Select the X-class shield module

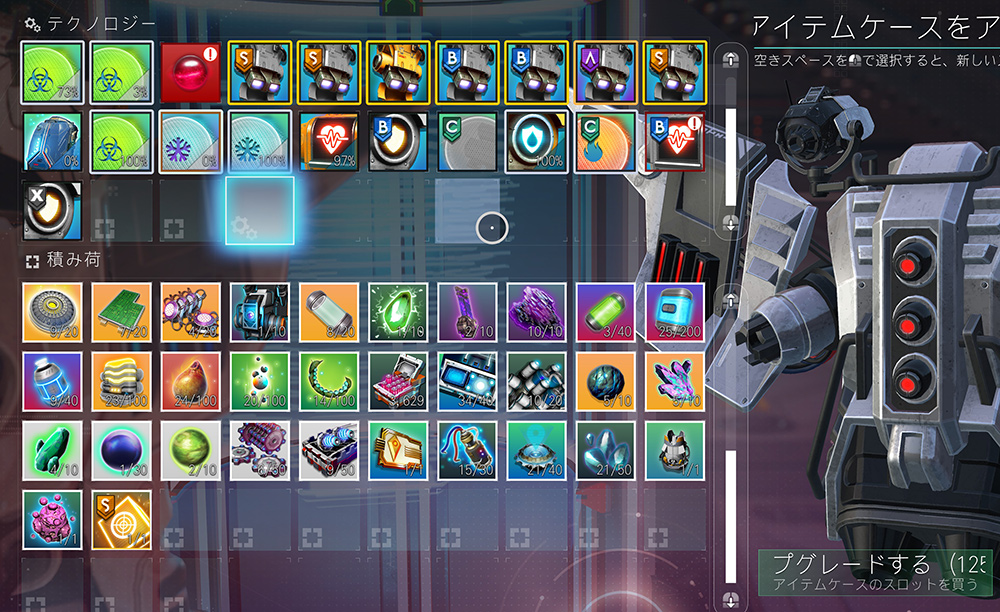click(52, 210)
